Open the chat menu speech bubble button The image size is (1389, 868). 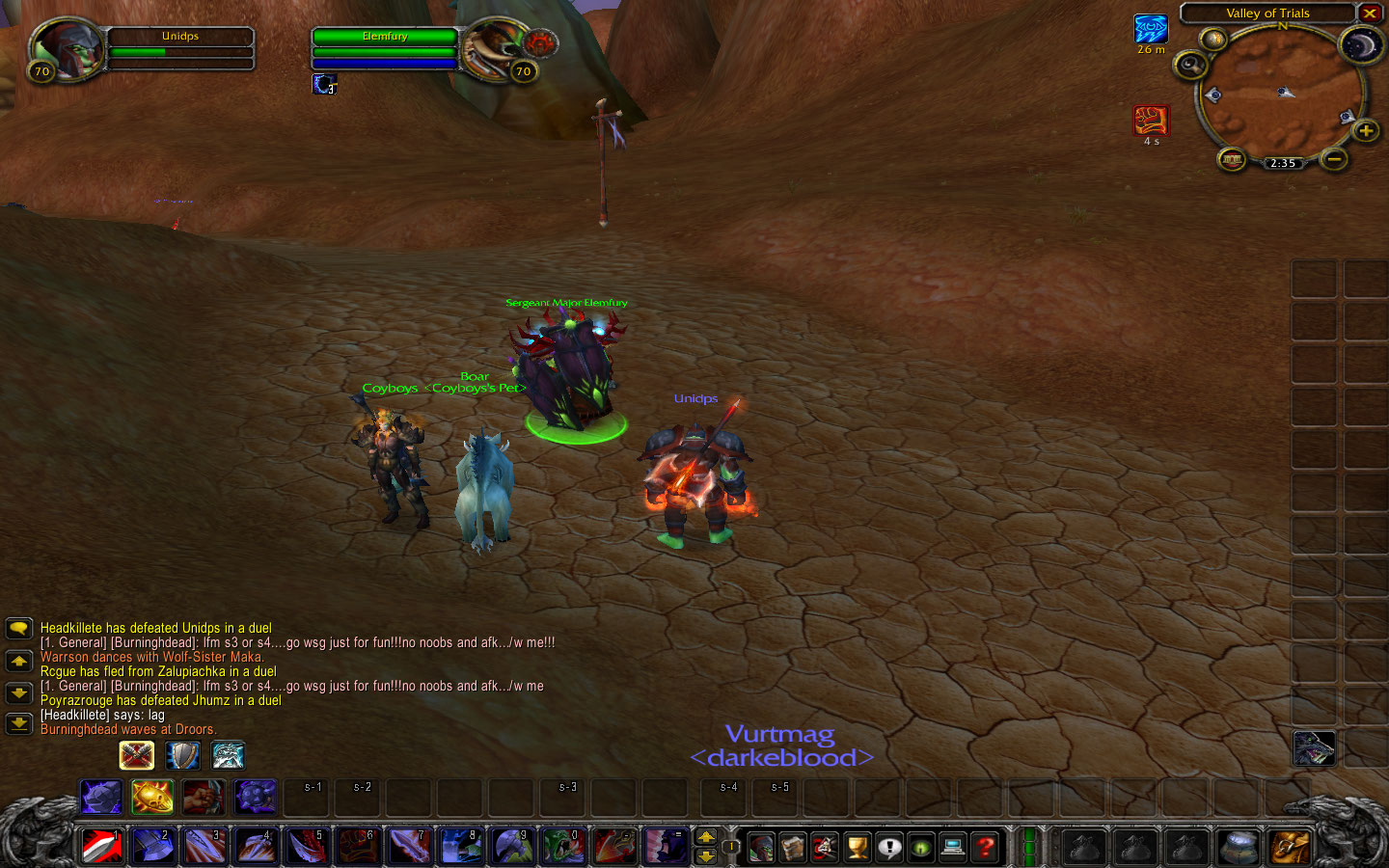point(18,629)
